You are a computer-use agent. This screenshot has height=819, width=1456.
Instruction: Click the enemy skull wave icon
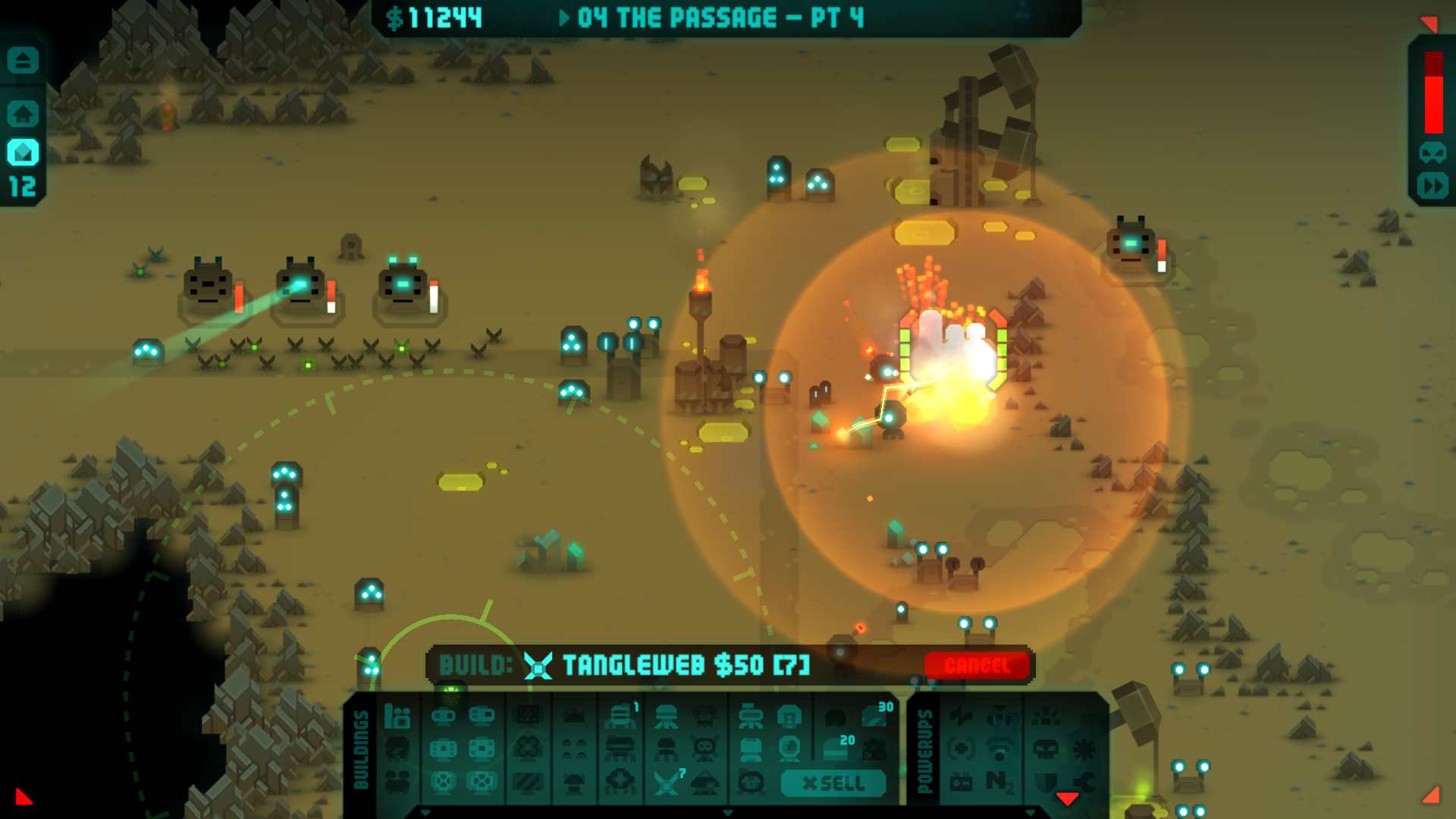pyautogui.click(x=1432, y=153)
